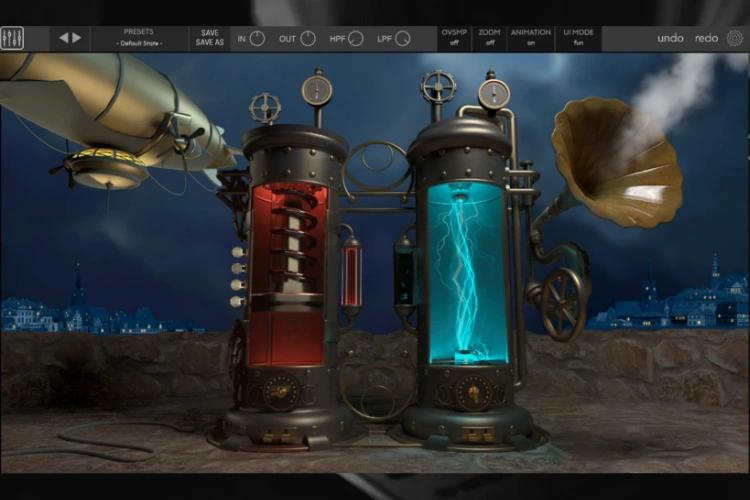Click the IN gain knob
This screenshot has height=500, width=750.
pos(257,39)
